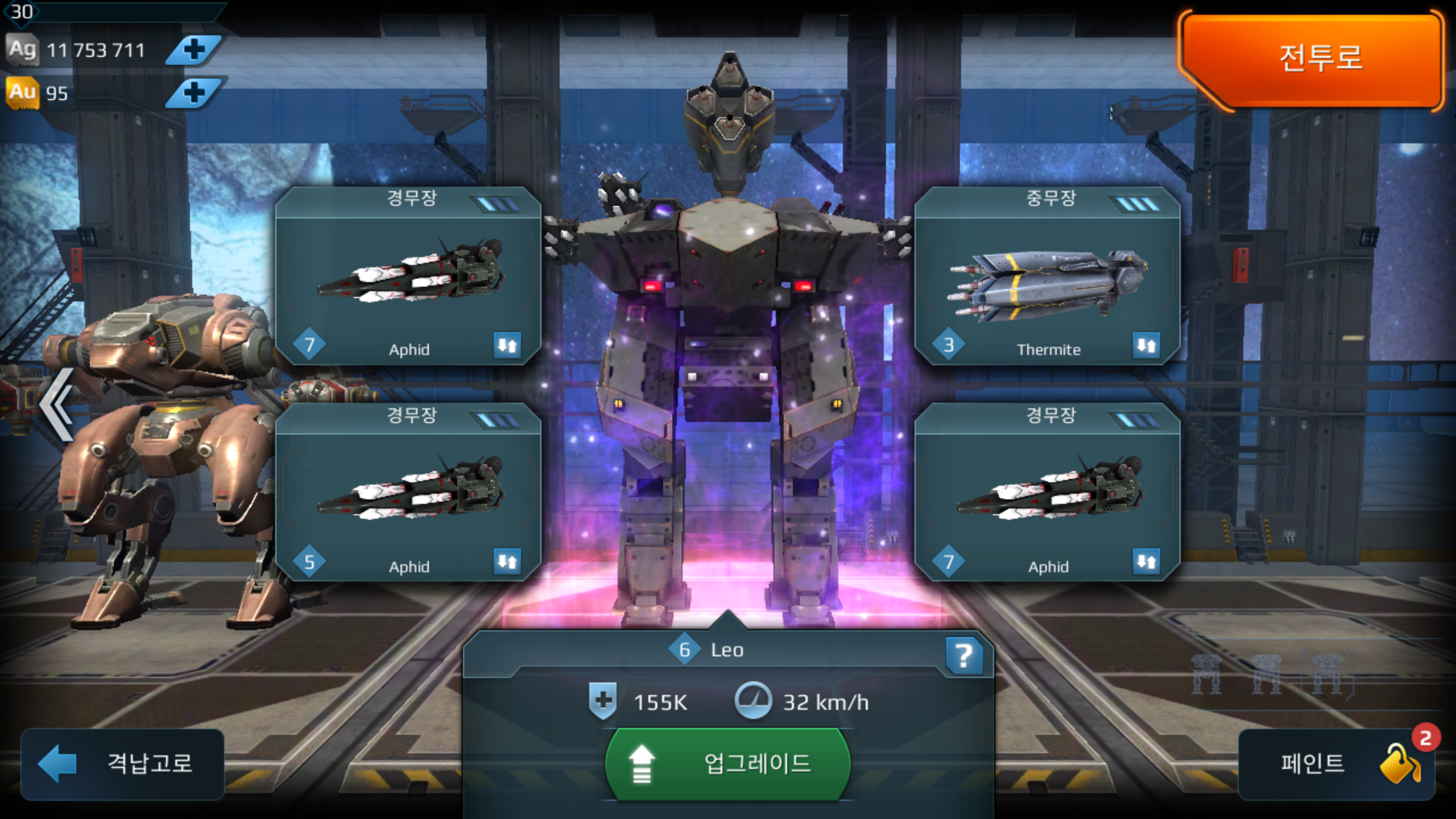1456x819 pixels.
Task: Click the swap icon on level 5 Aphid
Action: click(x=507, y=561)
